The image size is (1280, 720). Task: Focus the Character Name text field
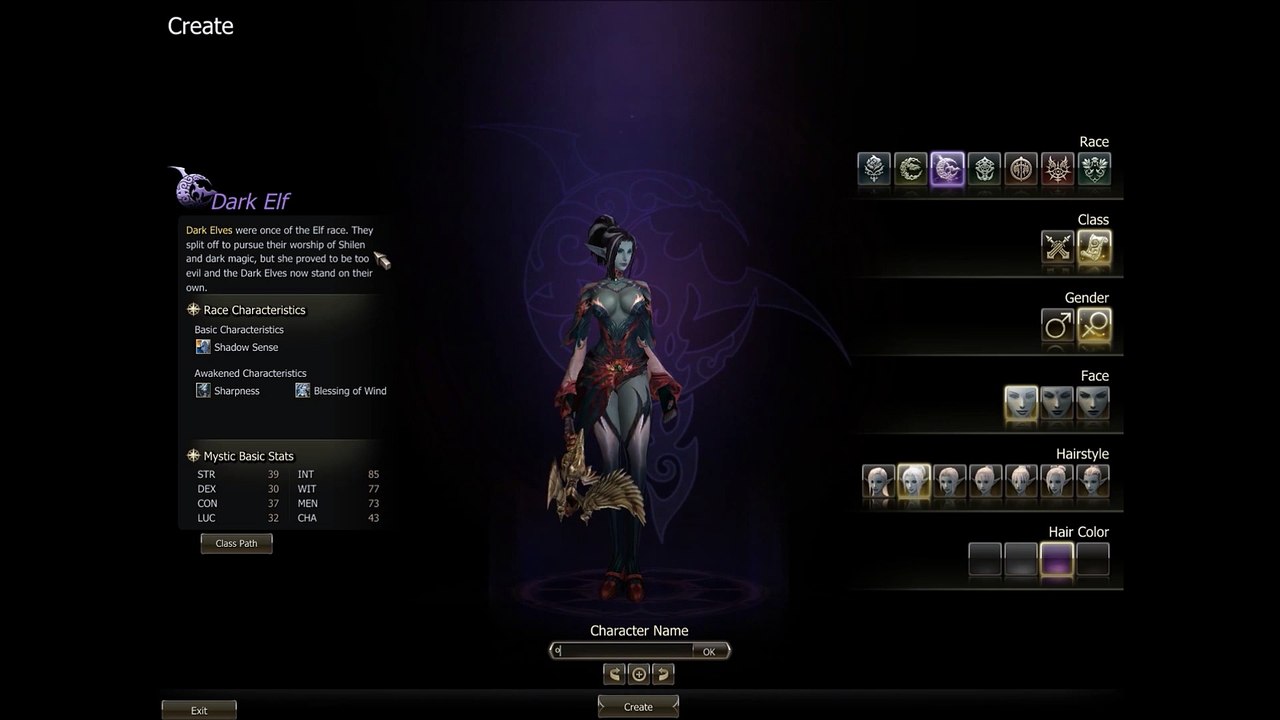coord(622,651)
